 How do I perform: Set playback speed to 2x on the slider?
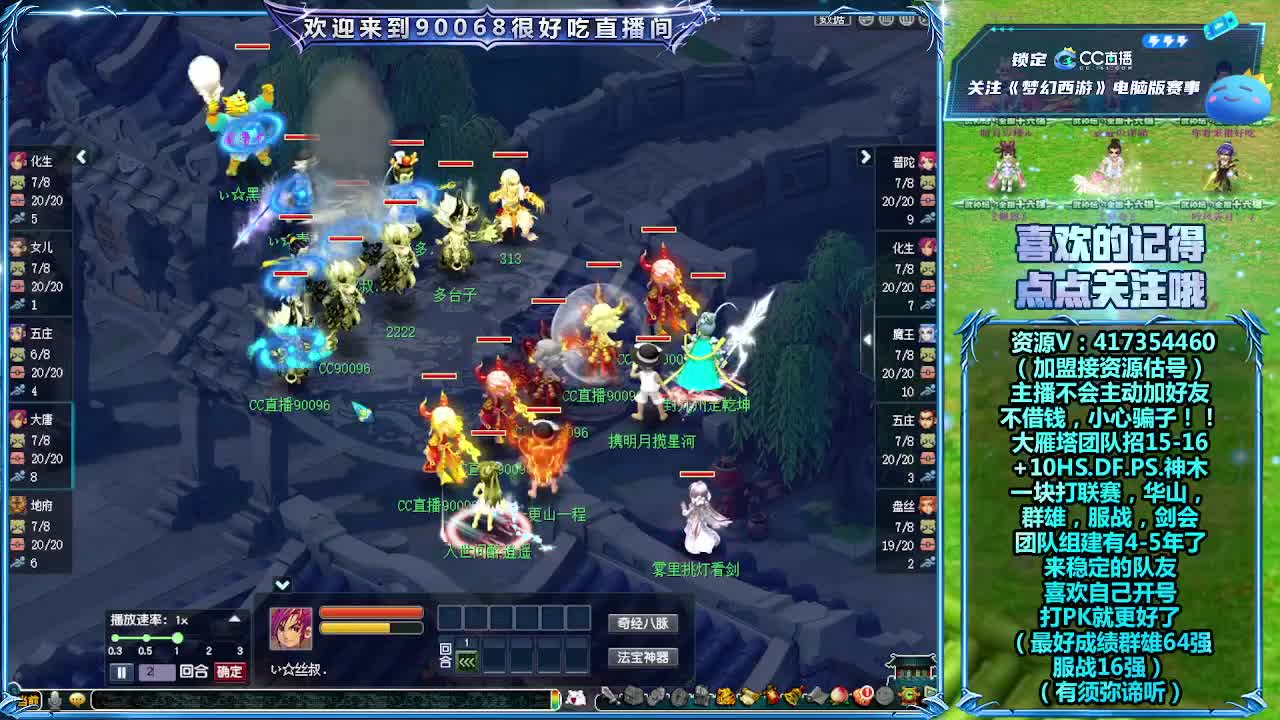click(x=207, y=637)
